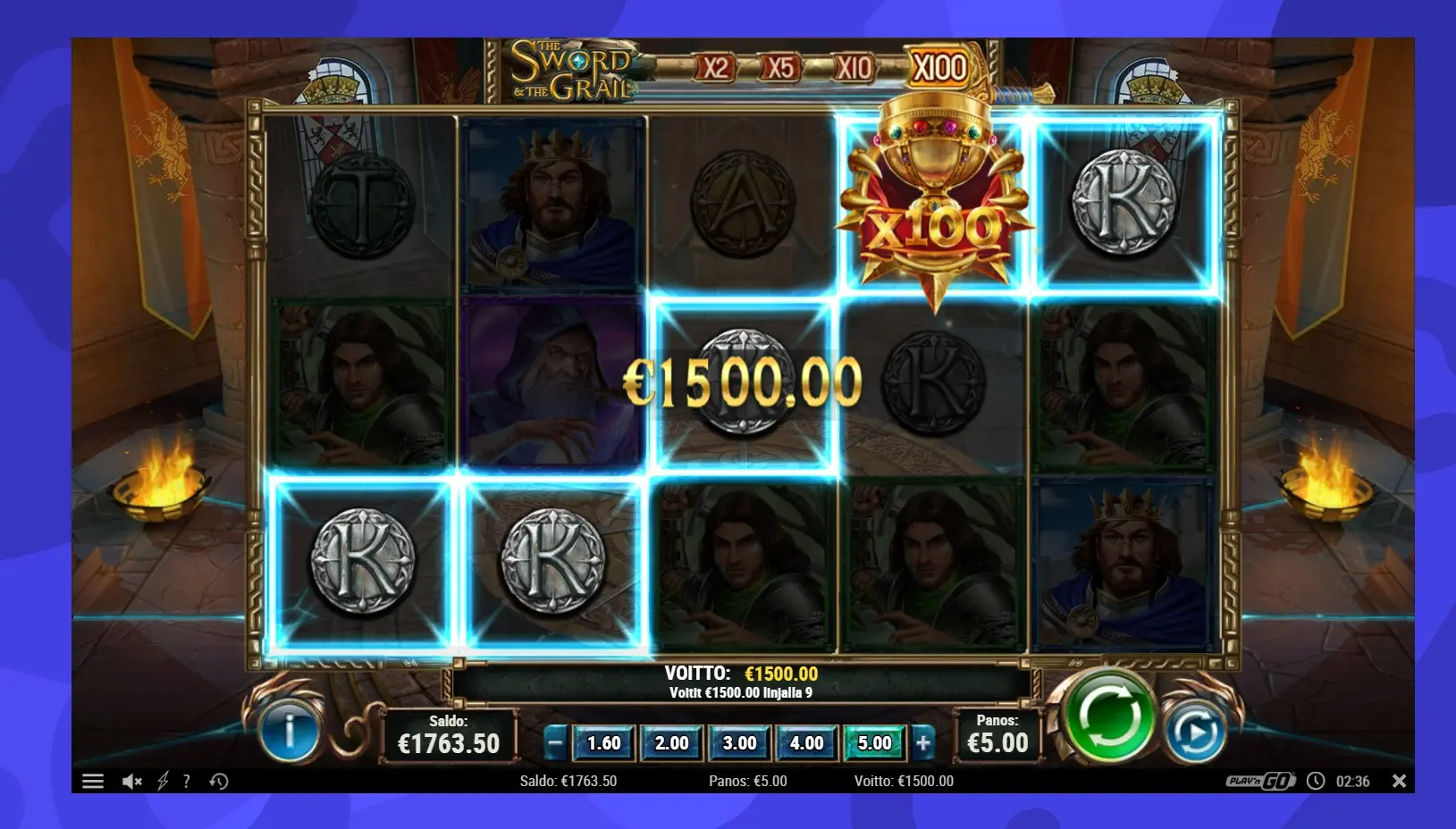This screenshot has width=1456, height=829.
Task: Pick the 4.00 bet option
Action: click(806, 742)
